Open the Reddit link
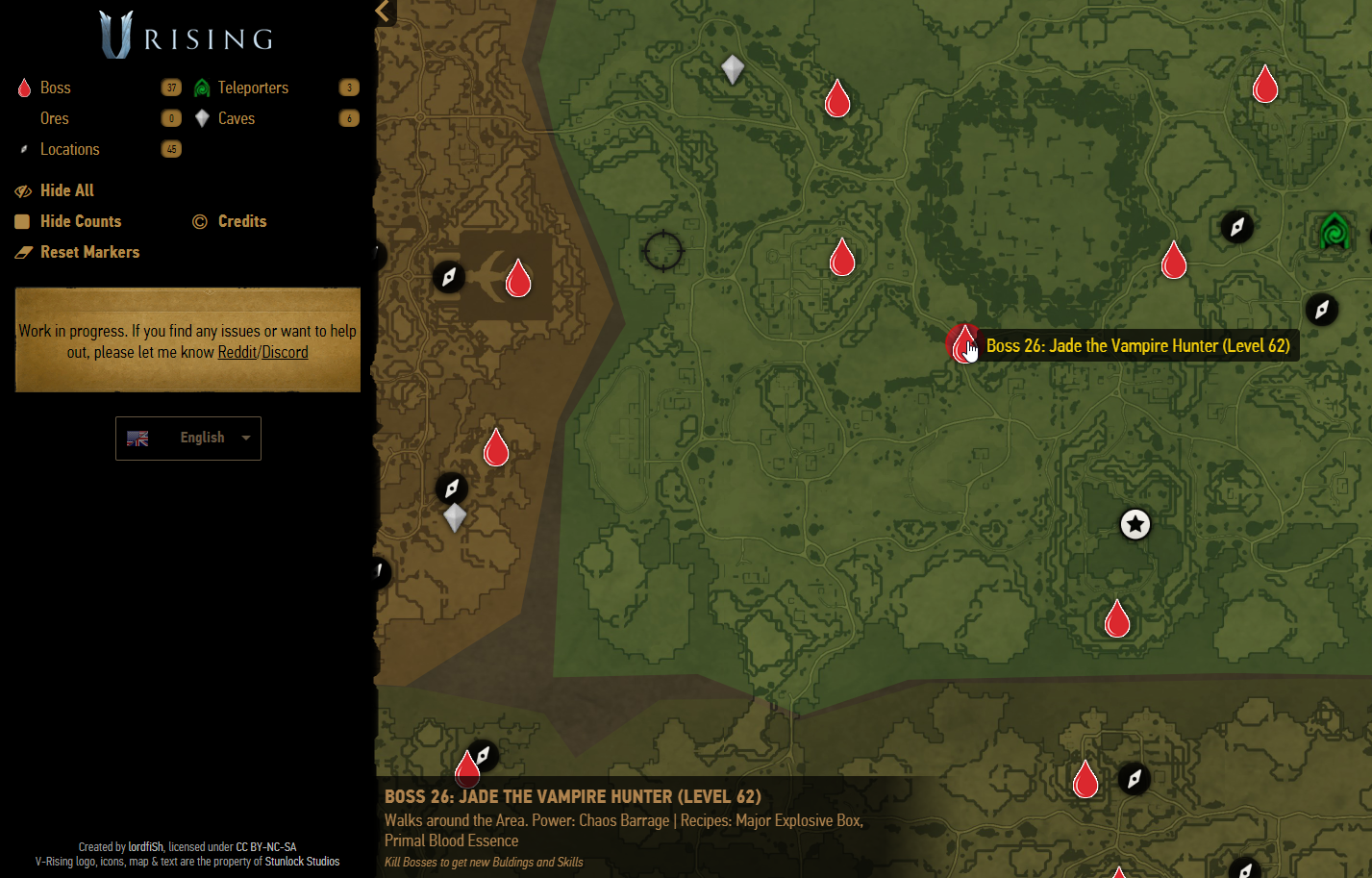The width and height of the screenshot is (1372, 878). pyautogui.click(x=237, y=352)
